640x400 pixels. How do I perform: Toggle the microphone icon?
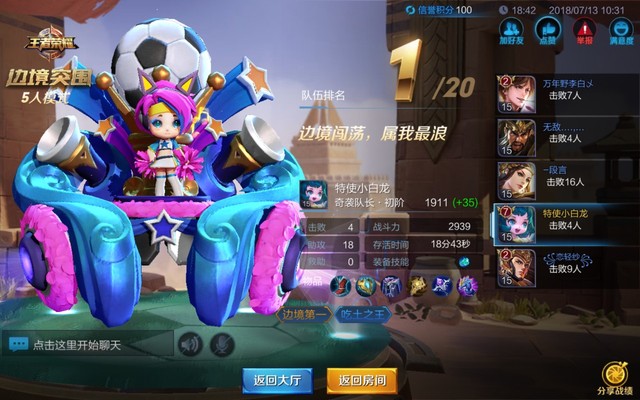(224, 345)
